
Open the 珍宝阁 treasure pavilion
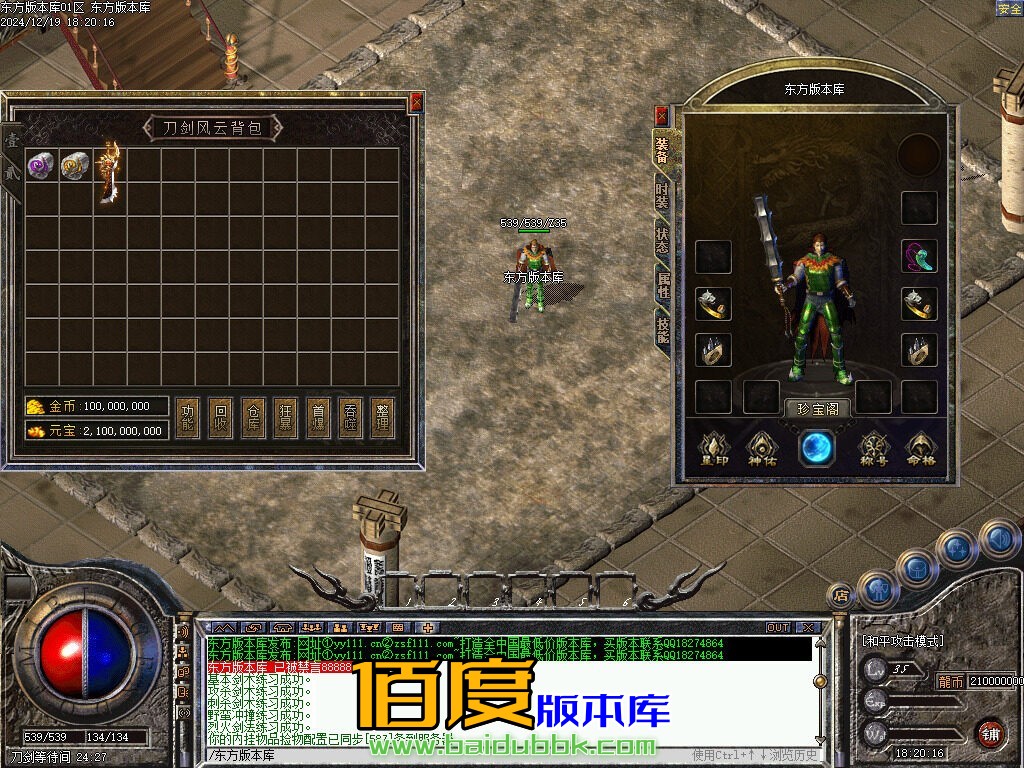(x=818, y=408)
